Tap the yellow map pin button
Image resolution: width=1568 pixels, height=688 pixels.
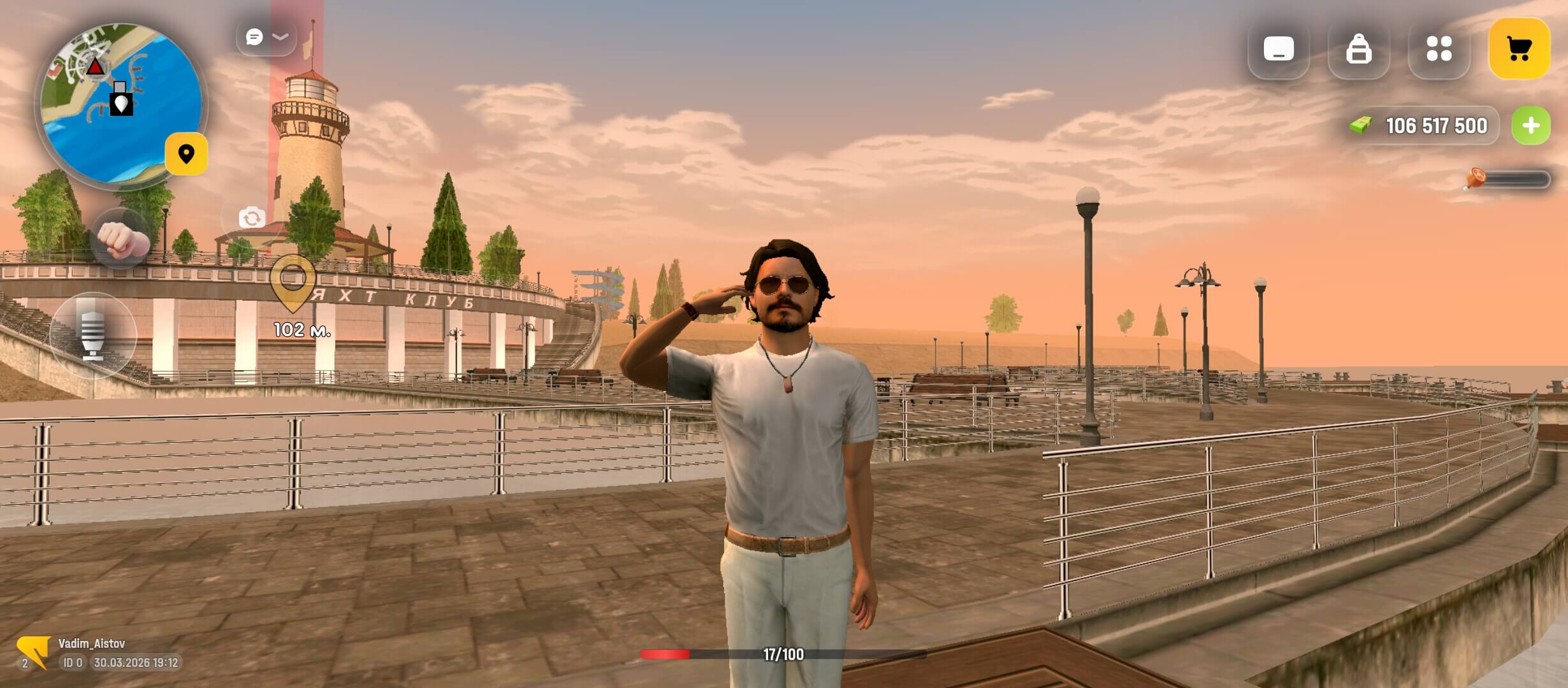coord(186,154)
